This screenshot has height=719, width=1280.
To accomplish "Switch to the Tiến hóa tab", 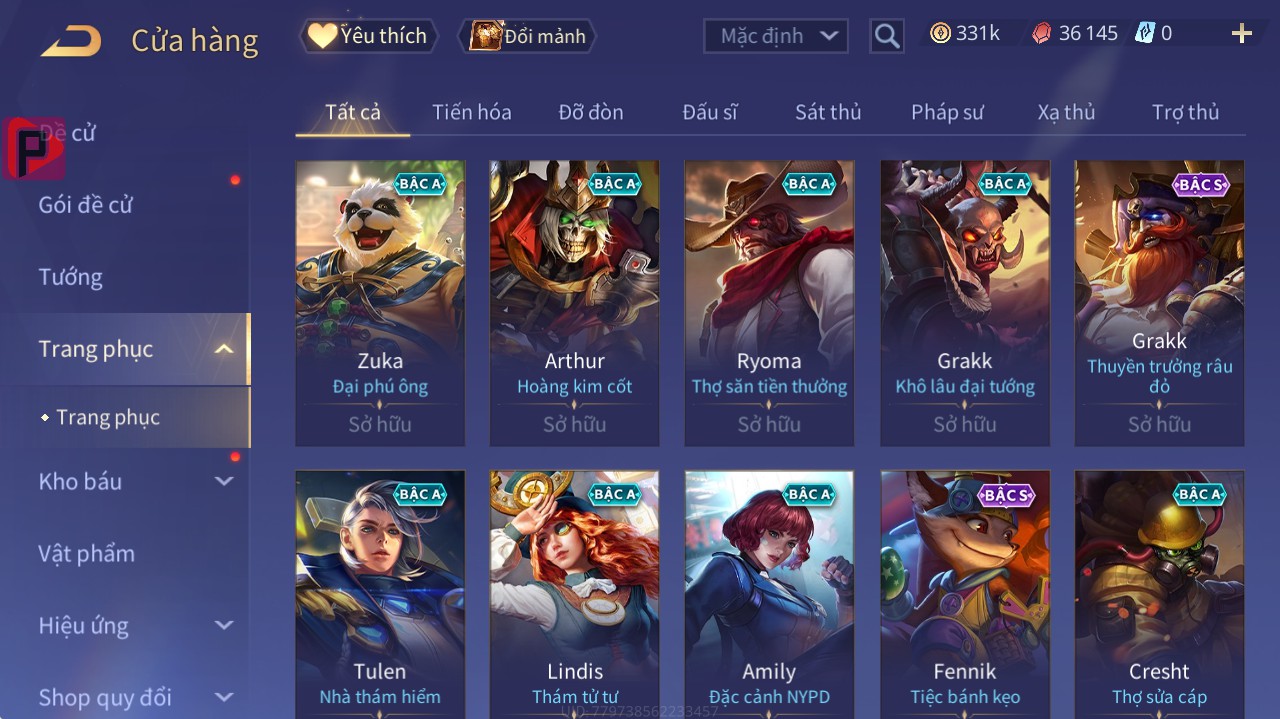I will pyautogui.click(x=471, y=112).
